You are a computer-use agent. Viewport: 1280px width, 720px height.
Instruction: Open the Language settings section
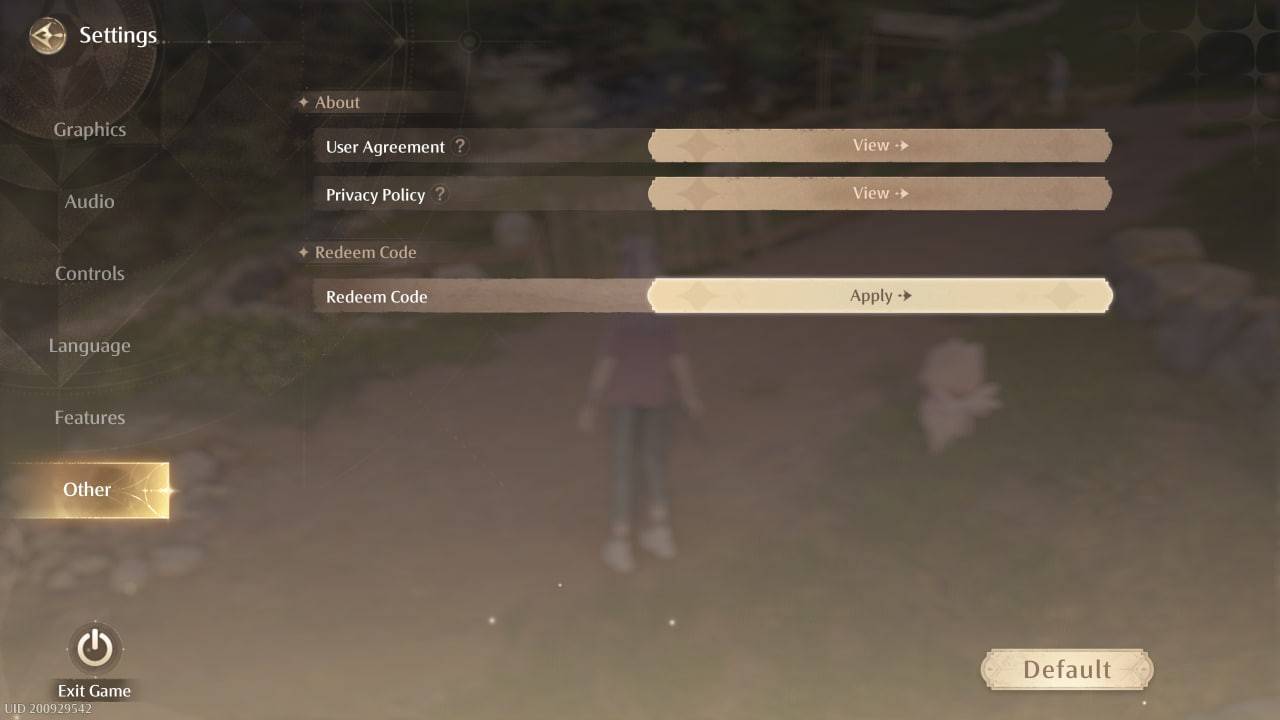[x=89, y=345]
